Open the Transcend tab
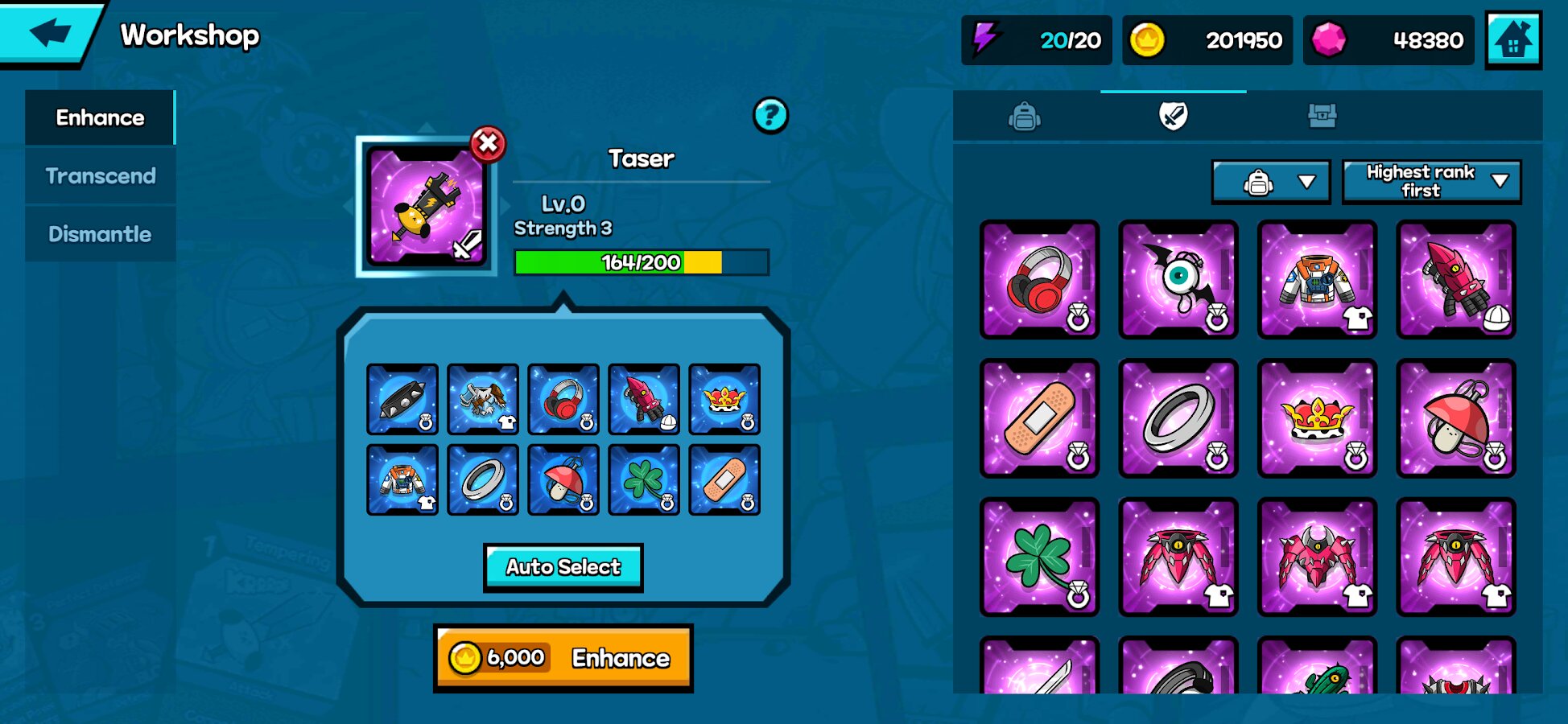Screen dimensions: 1568x724 tap(100, 175)
